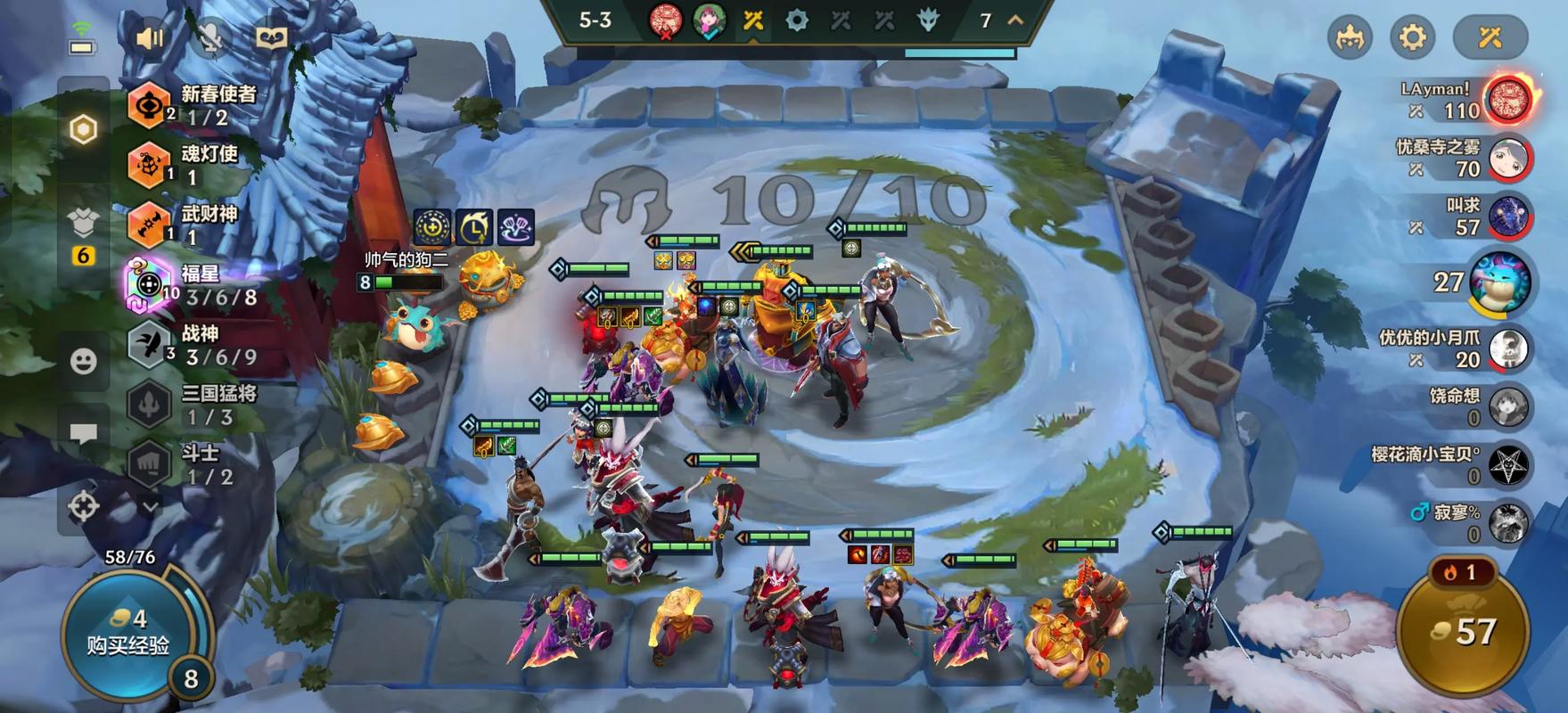Open the chat speech bubble

84,434
